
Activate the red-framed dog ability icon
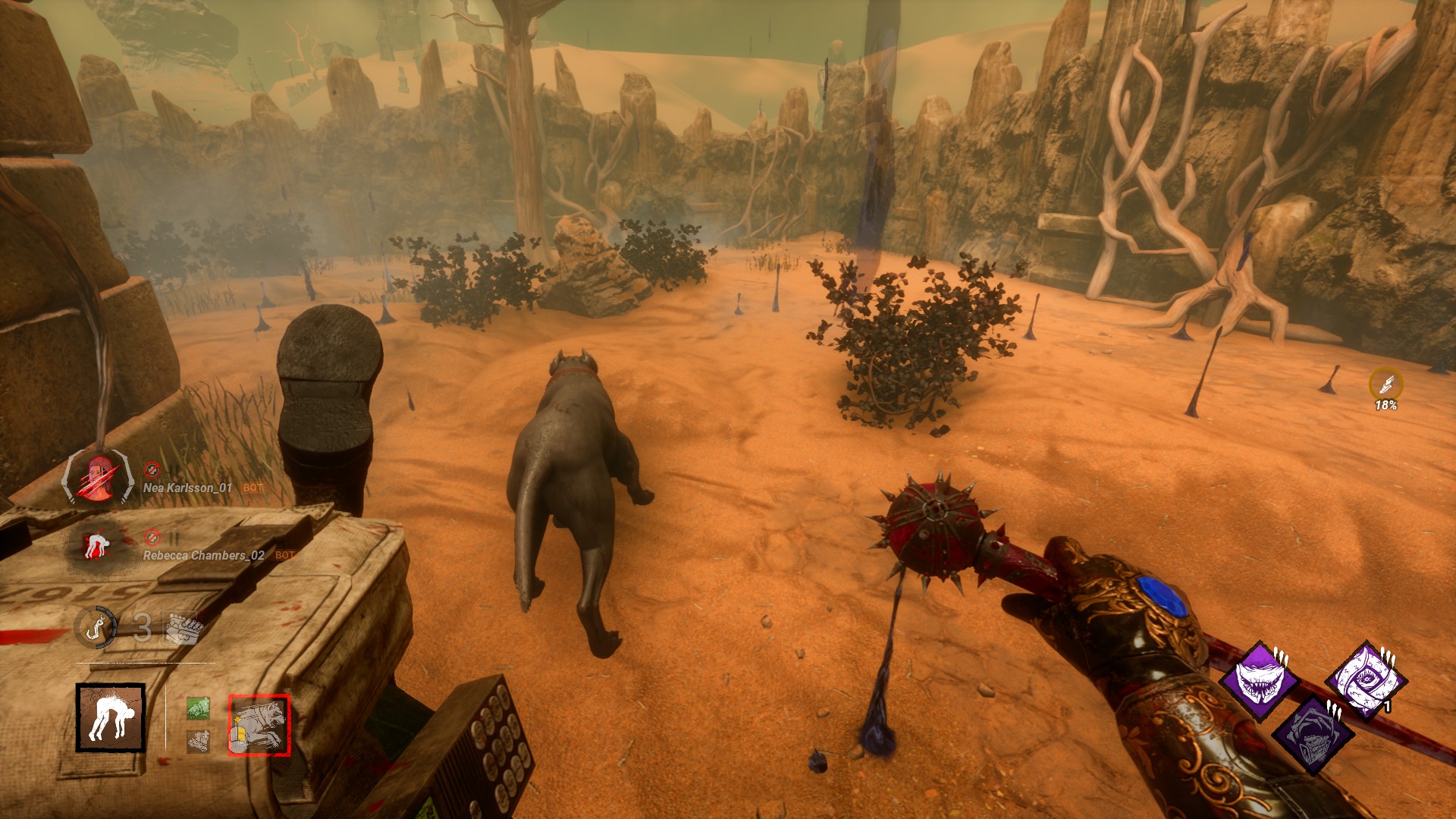tap(259, 725)
